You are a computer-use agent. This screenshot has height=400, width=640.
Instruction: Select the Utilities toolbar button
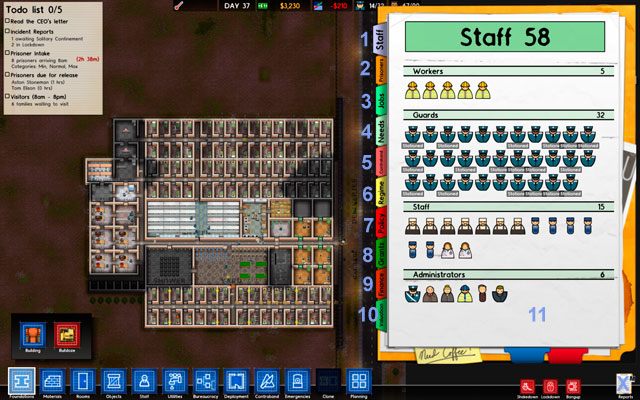click(x=175, y=381)
